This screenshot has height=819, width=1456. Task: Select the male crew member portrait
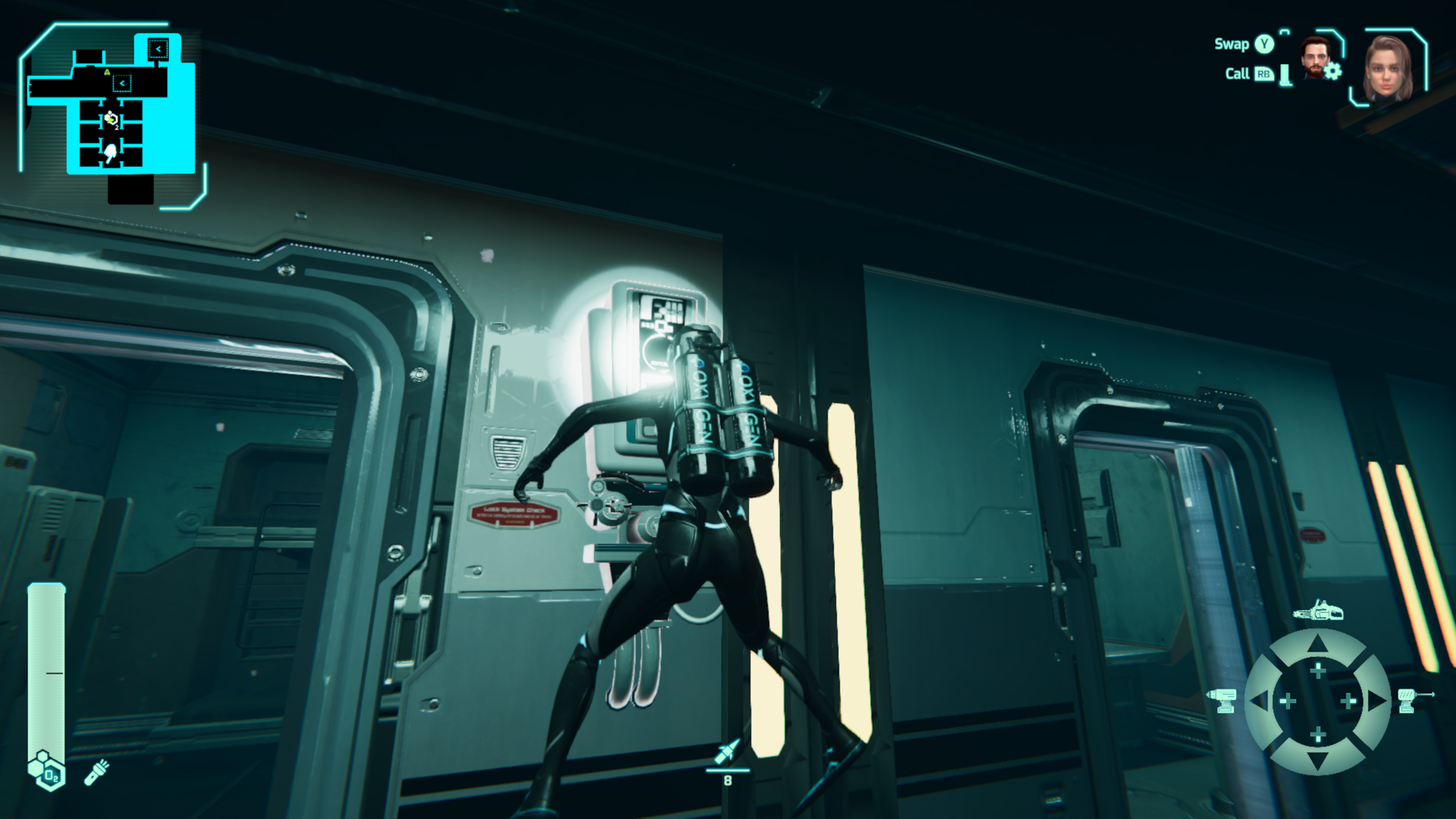point(1315,58)
